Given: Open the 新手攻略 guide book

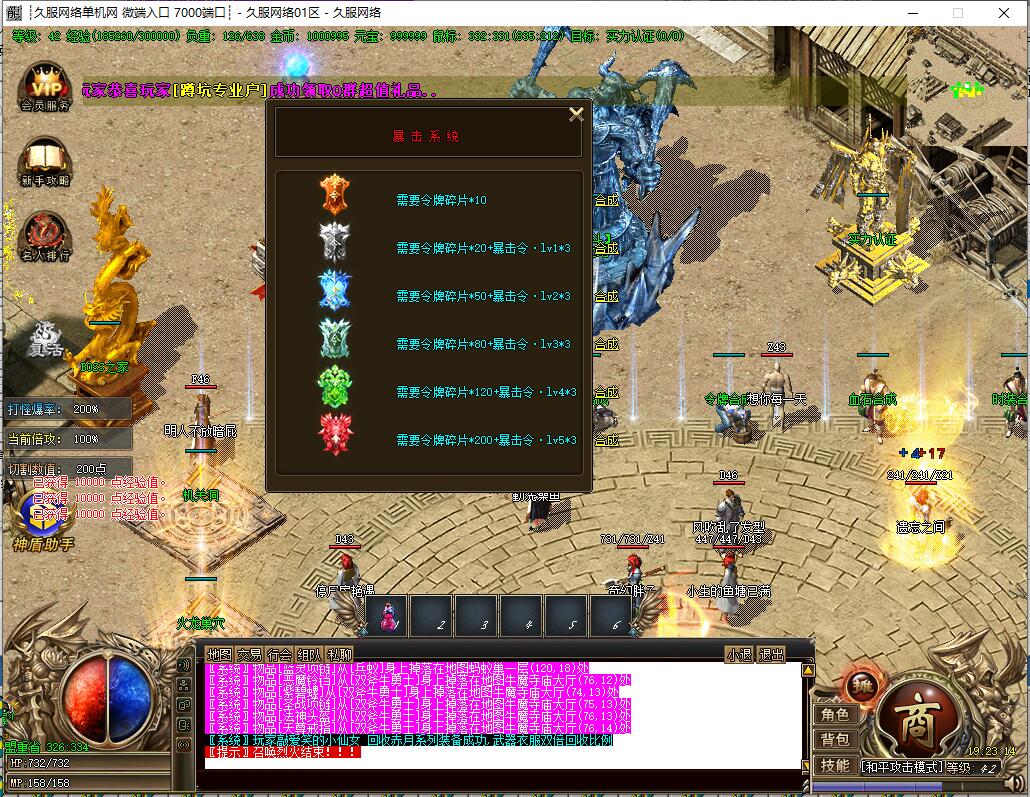Looking at the screenshot, I should [45, 160].
